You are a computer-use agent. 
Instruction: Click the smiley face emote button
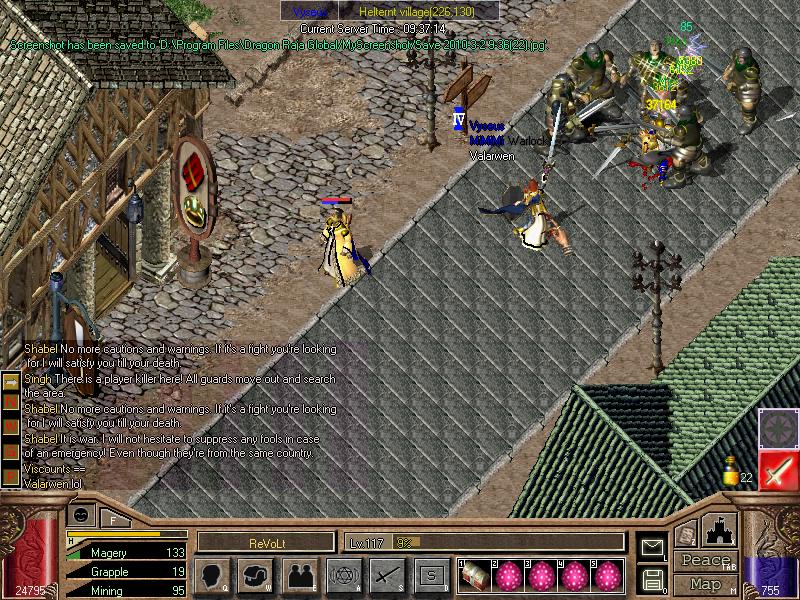(x=82, y=514)
